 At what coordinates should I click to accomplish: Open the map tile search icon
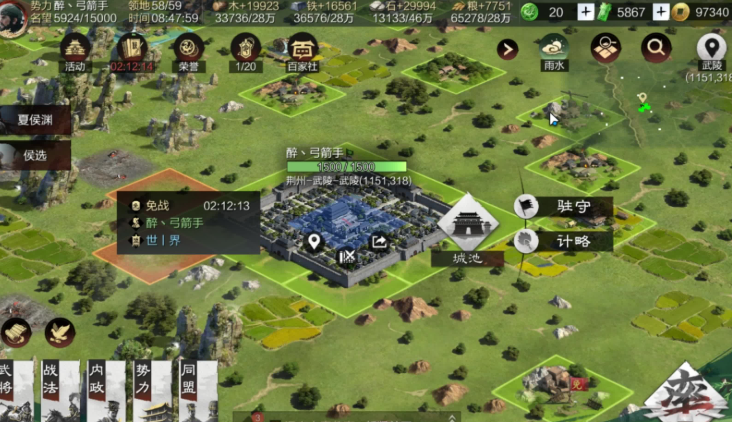pyautogui.click(x=606, y=48)
